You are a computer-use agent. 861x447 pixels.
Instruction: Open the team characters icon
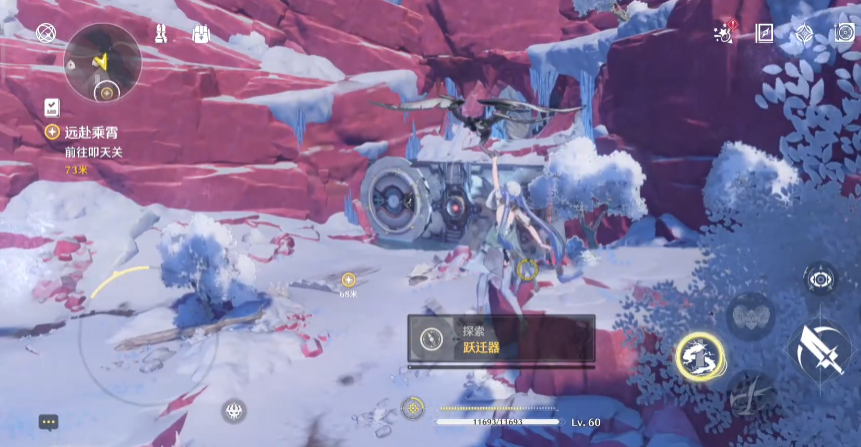tap(162, 34)
